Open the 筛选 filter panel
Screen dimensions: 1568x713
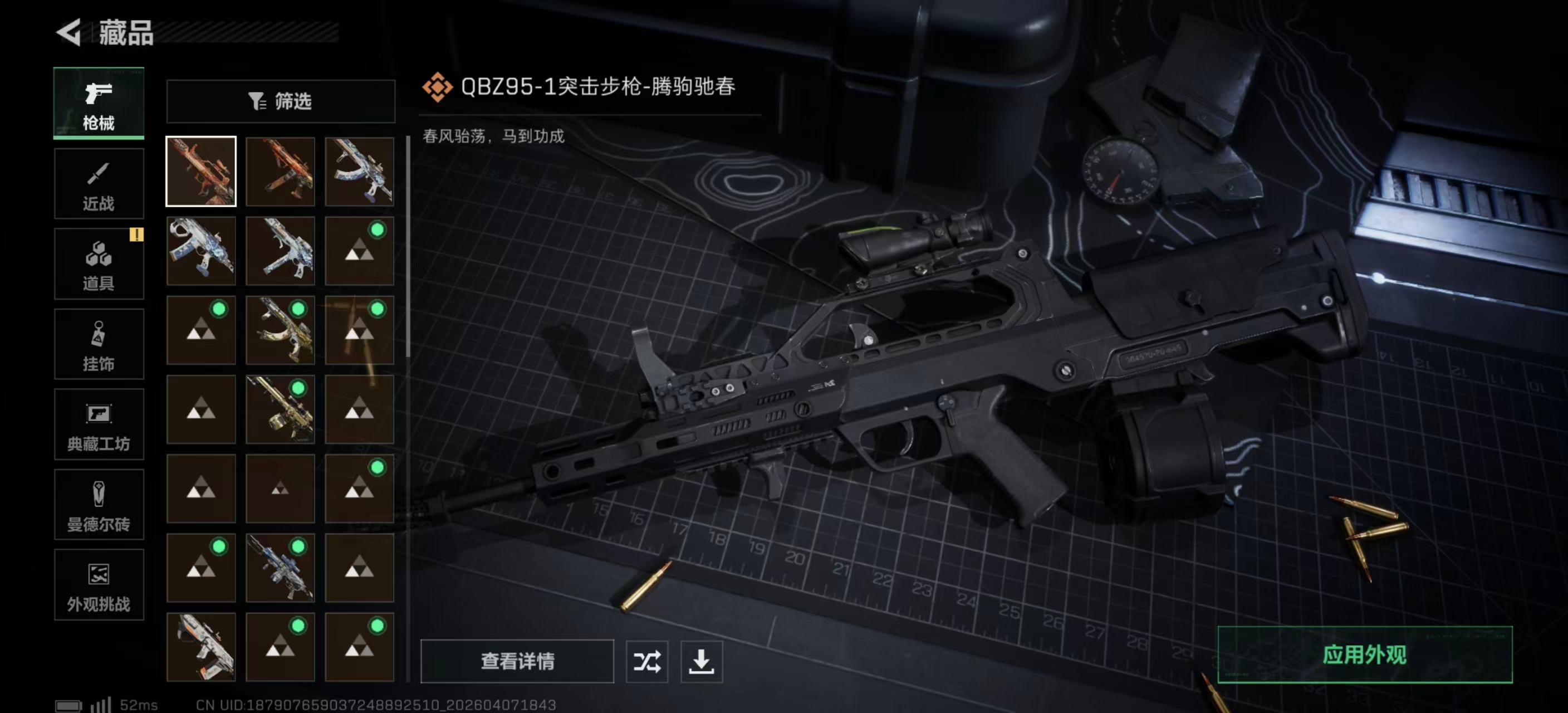click(281, 102)
